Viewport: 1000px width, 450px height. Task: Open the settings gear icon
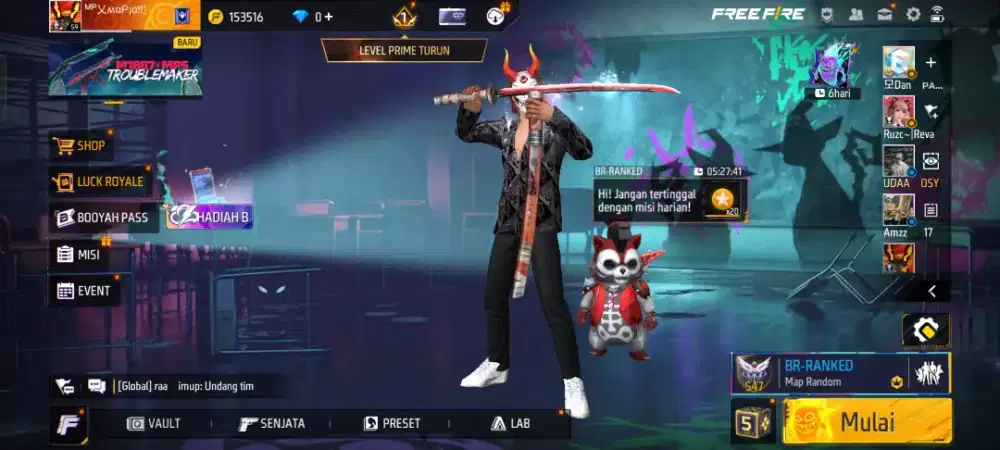912,14
